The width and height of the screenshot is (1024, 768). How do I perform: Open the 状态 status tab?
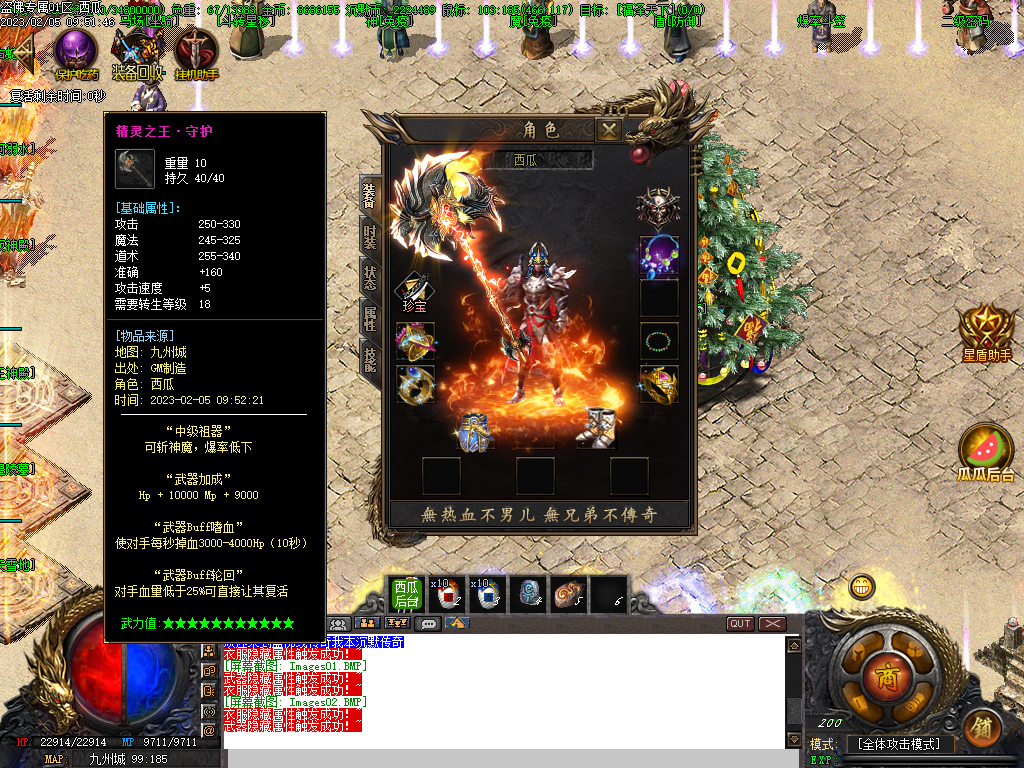369,278
